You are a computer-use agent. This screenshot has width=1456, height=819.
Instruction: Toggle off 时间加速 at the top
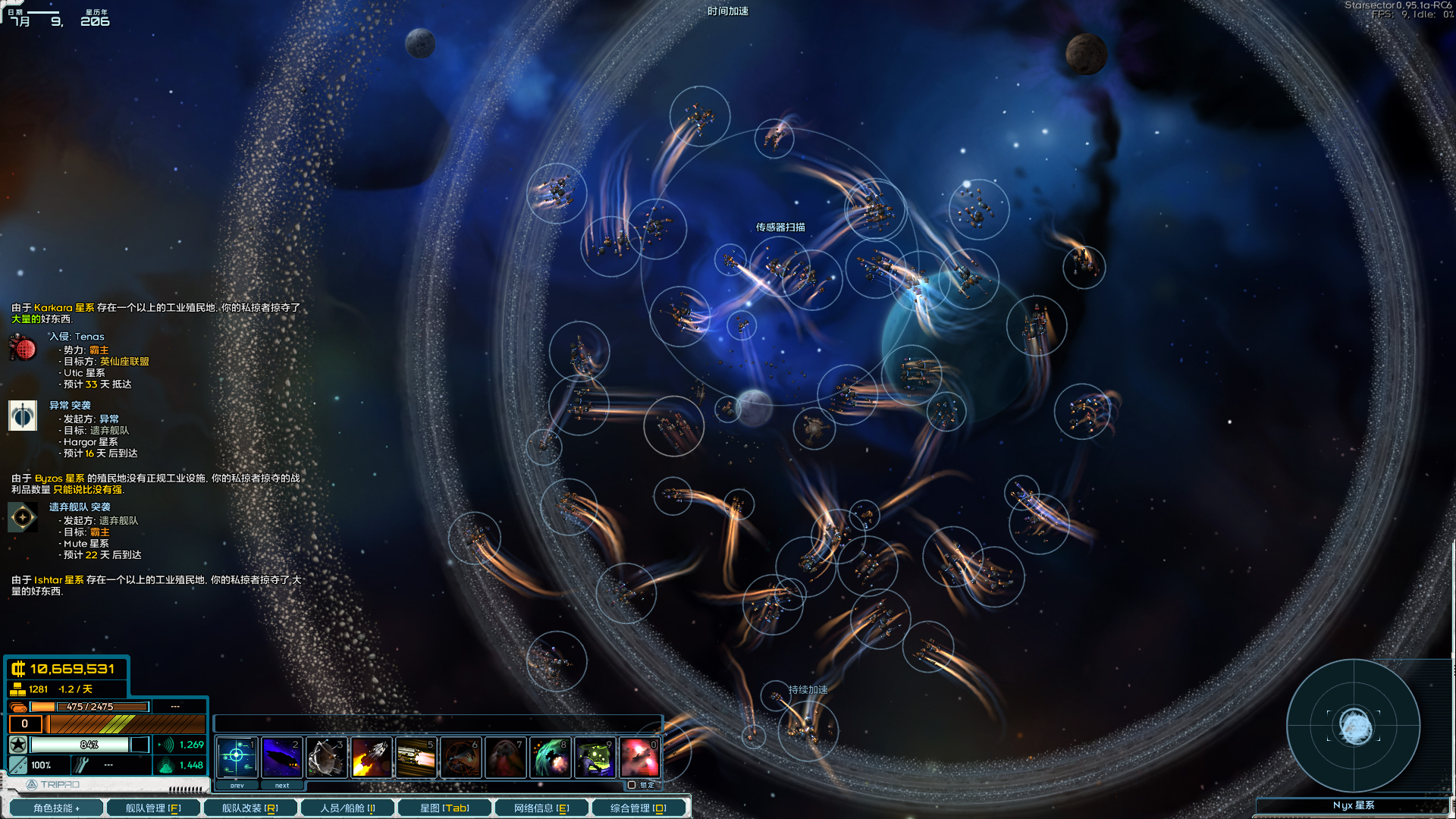(x=730, y=11)
